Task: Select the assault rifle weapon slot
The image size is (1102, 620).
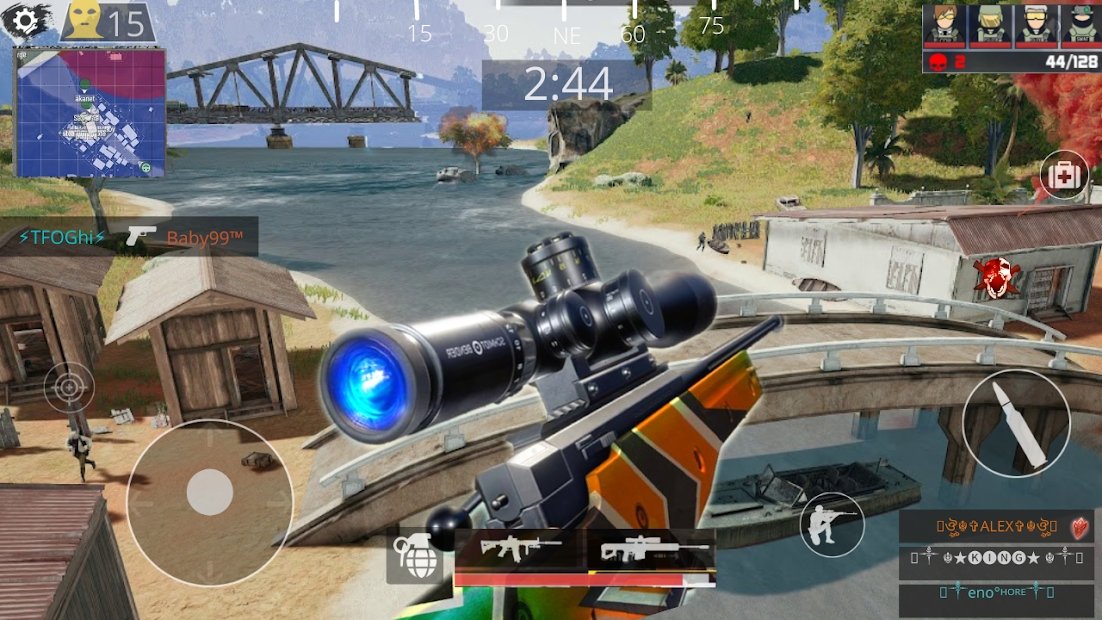Action: pyautogui.click(x=520, y=550)
